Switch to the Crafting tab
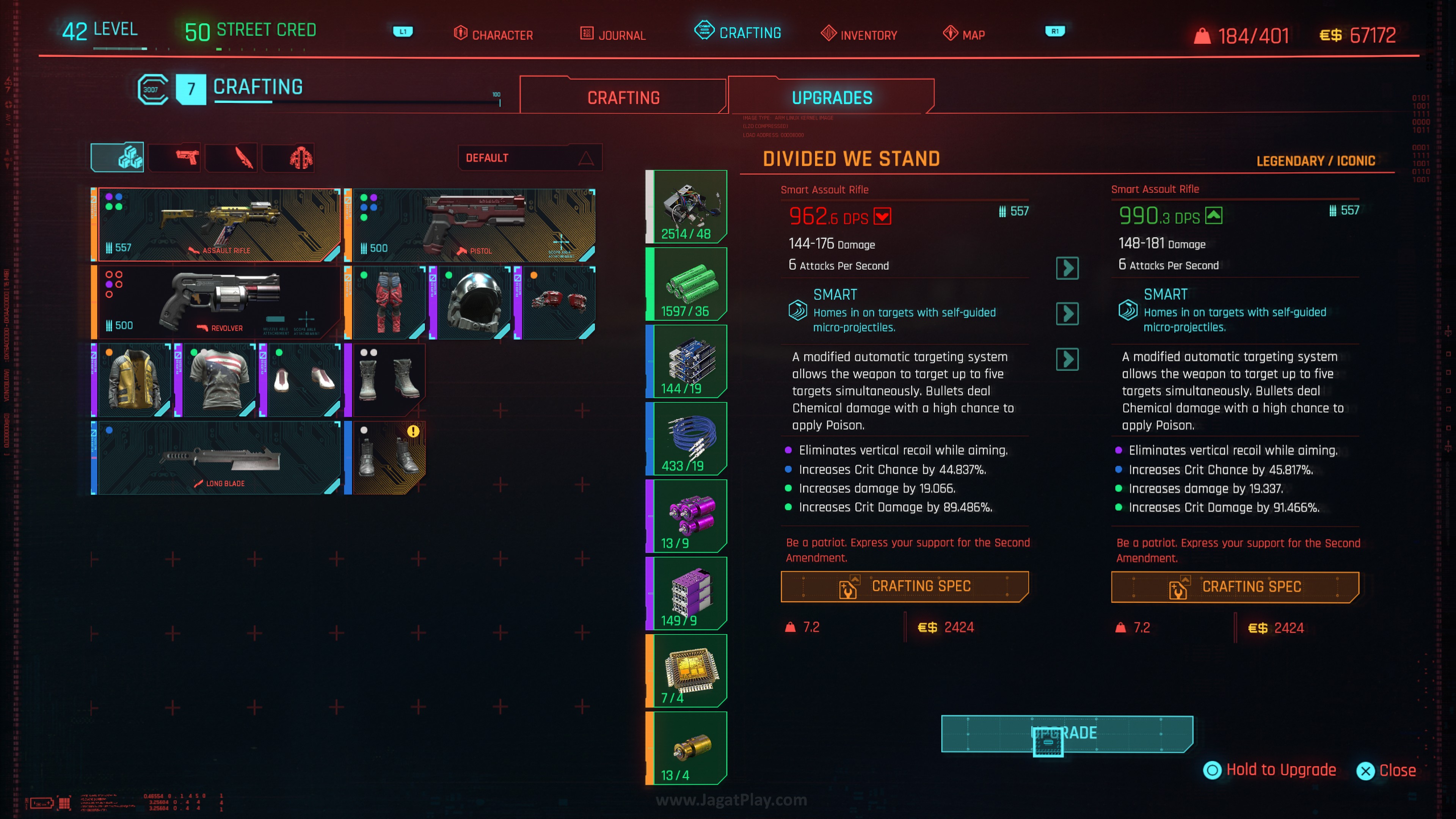The image size is (1456, 819). (x=623, y=98)
